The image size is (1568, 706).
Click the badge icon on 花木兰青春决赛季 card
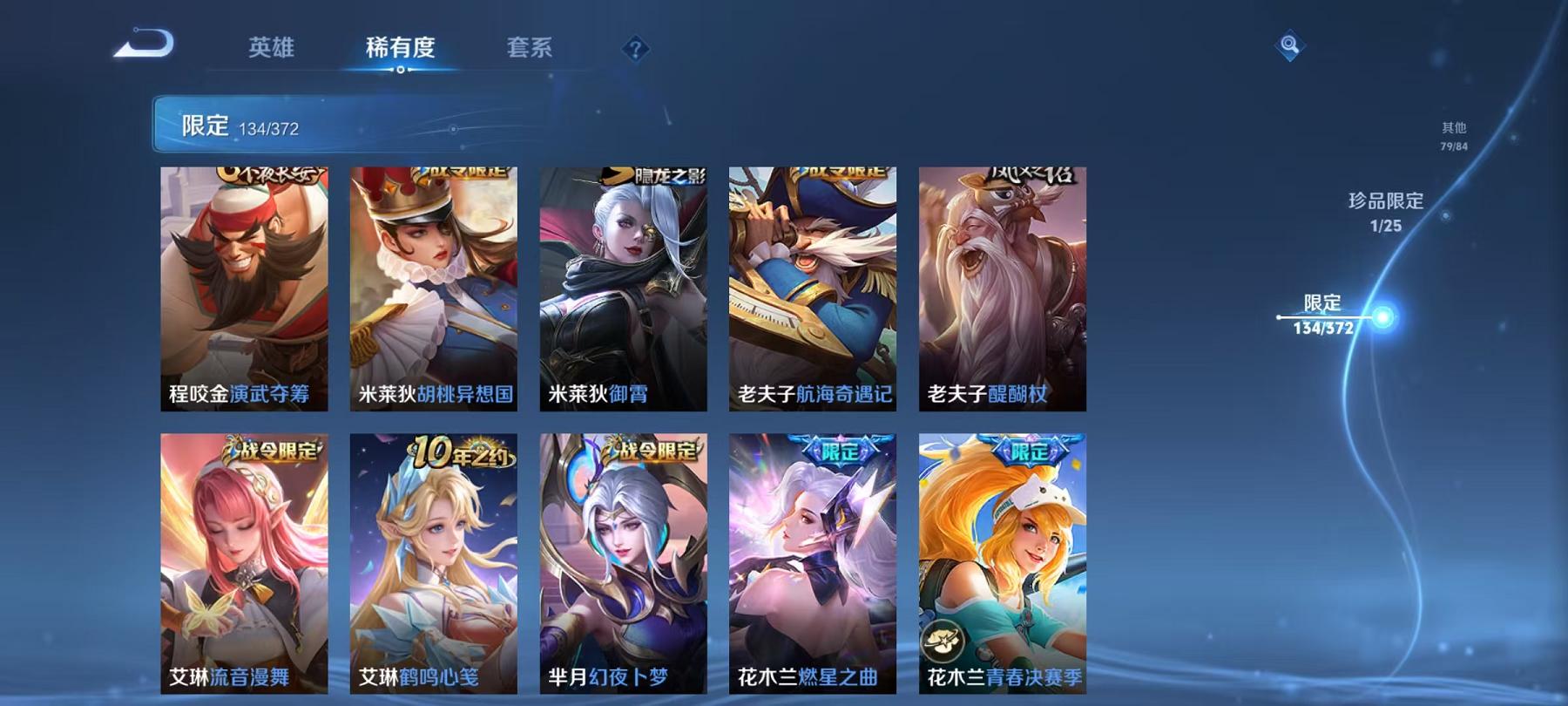tap(944, 639)
